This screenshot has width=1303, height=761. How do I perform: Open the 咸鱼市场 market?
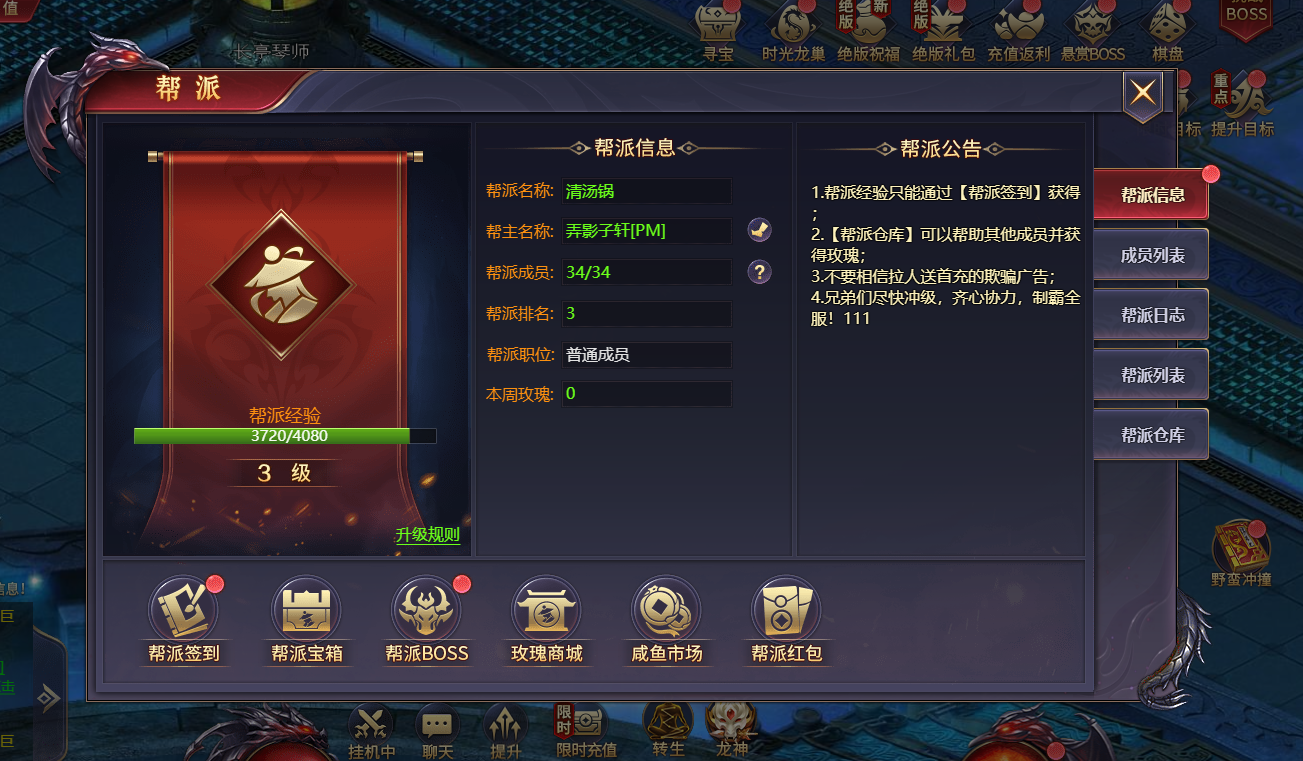(x=666, y=619)
